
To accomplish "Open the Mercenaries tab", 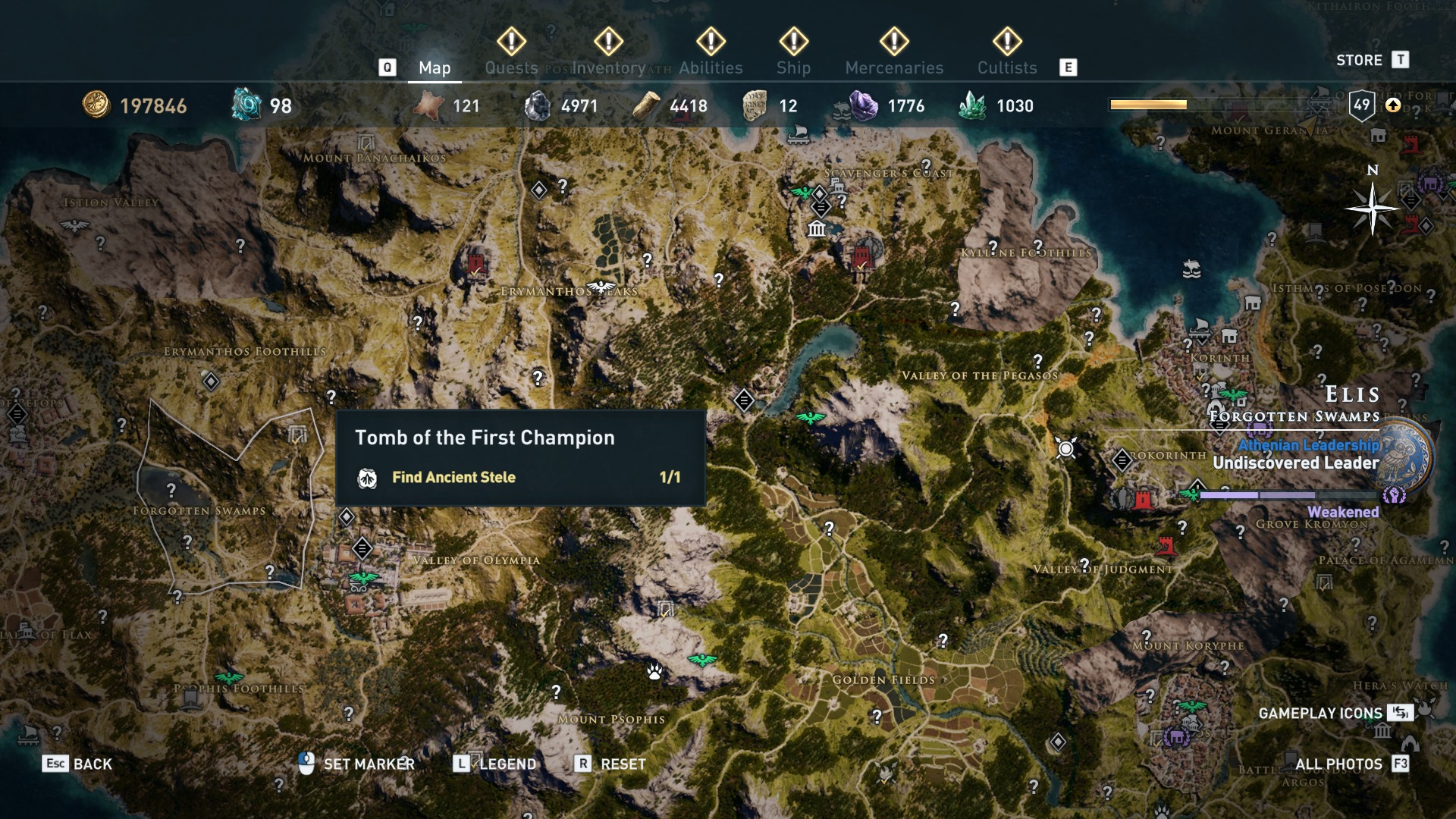I will [894, 67].
